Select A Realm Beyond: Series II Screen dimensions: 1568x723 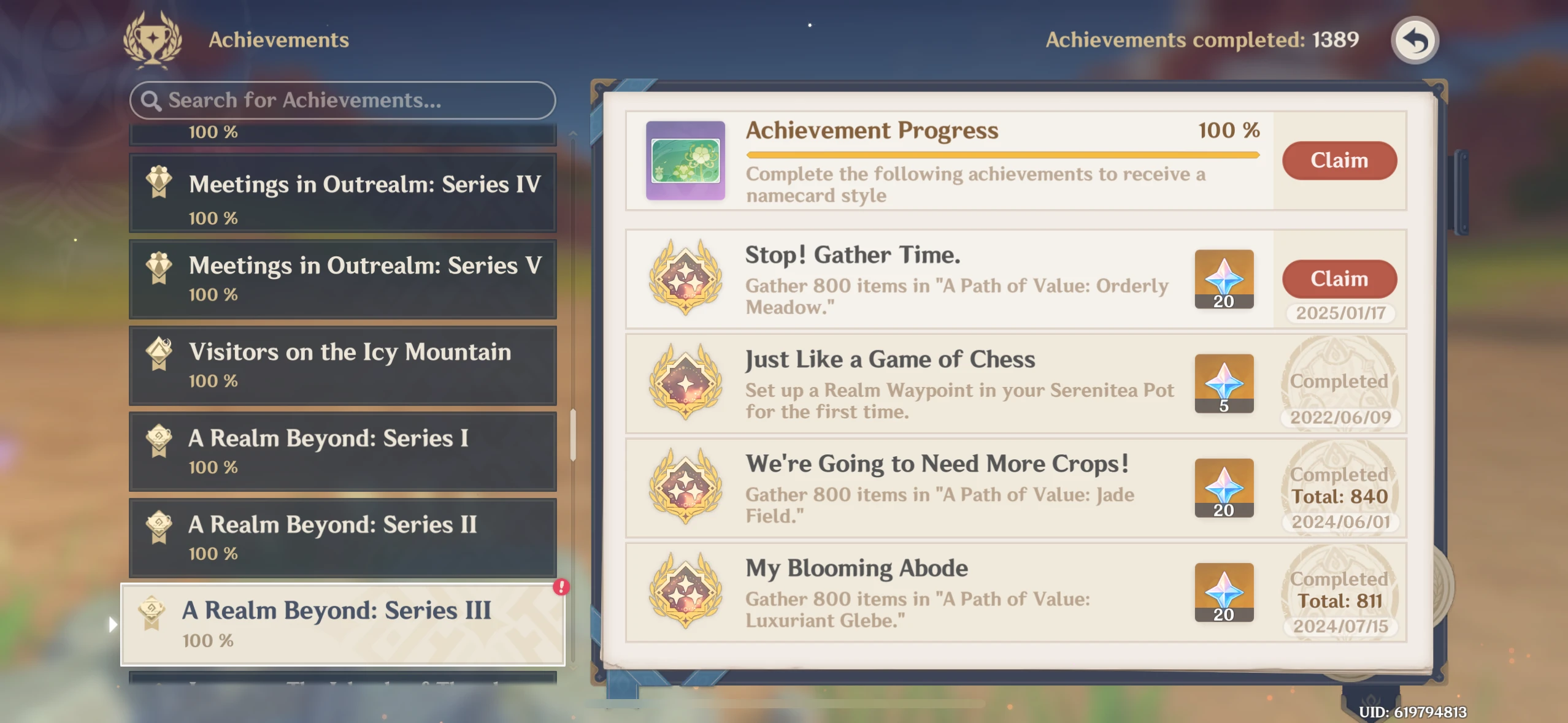pyautogui.click(x=342, y=537)
